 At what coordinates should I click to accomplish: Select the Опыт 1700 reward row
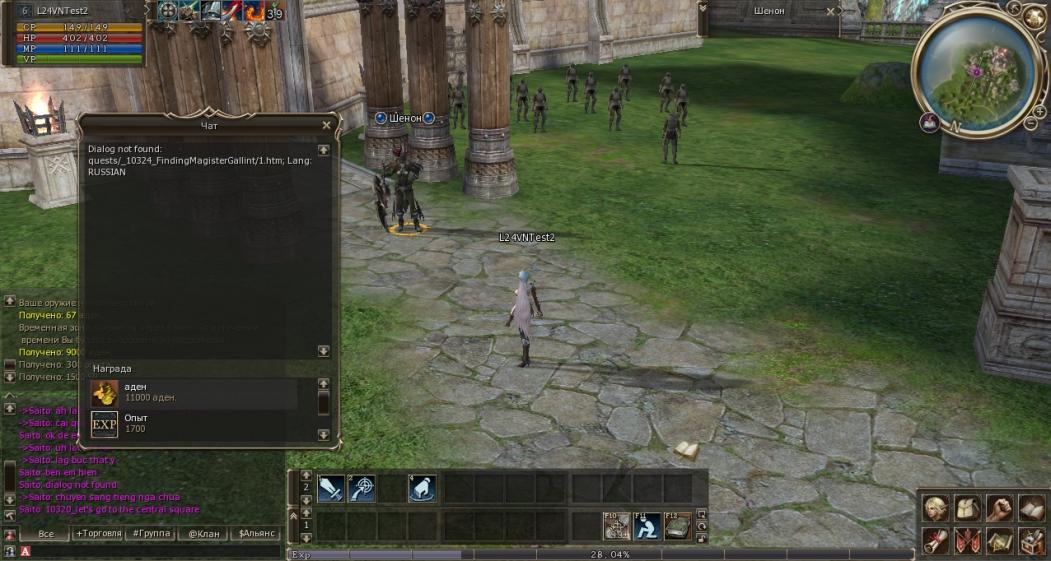(194, 424)
